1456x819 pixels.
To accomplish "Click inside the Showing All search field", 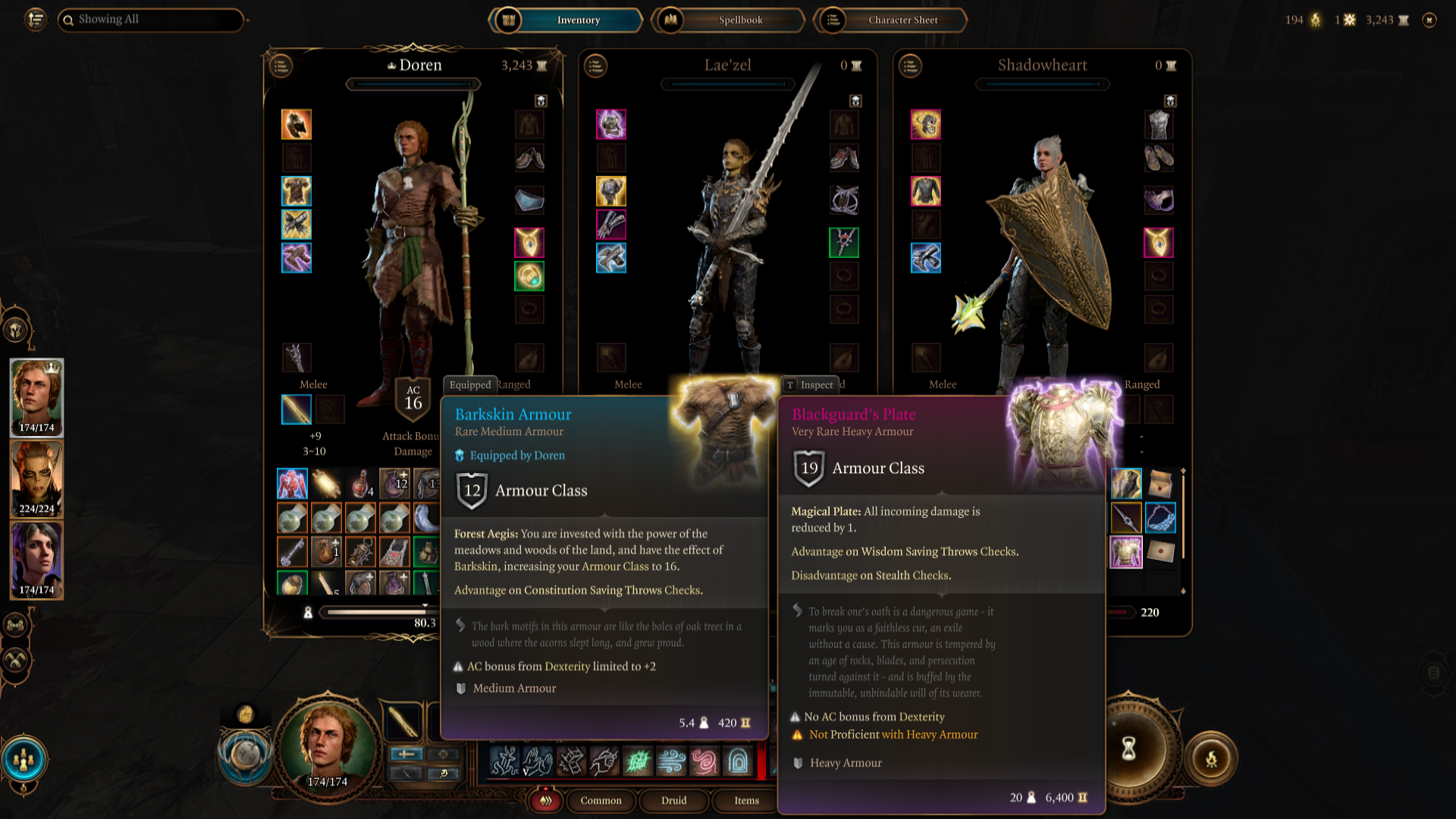I will tap(152, 20).
